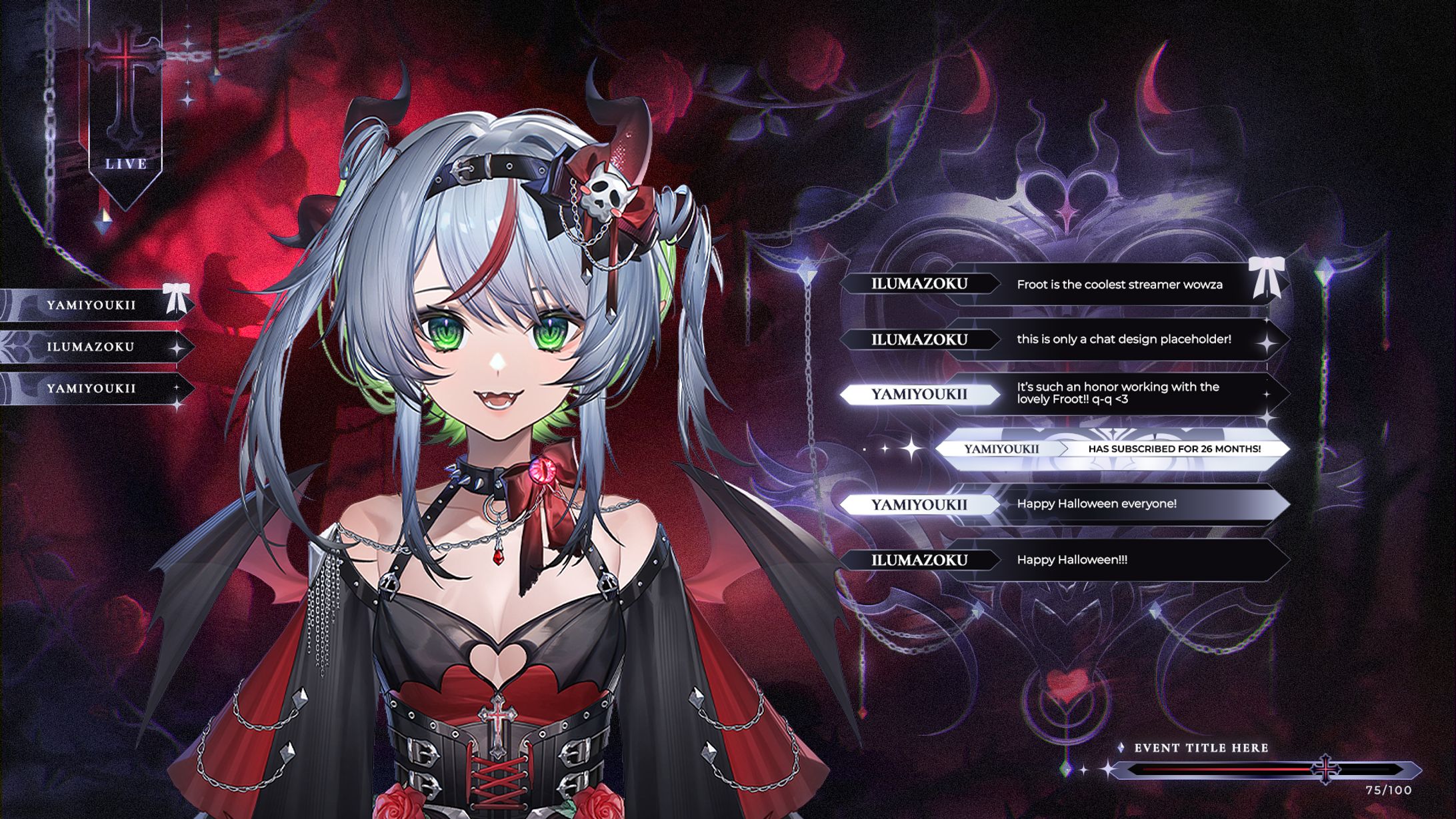Select the "honor working with the lovely Froot" message
Viewport: 1456px width, 819px height.
pos(1118,393)
